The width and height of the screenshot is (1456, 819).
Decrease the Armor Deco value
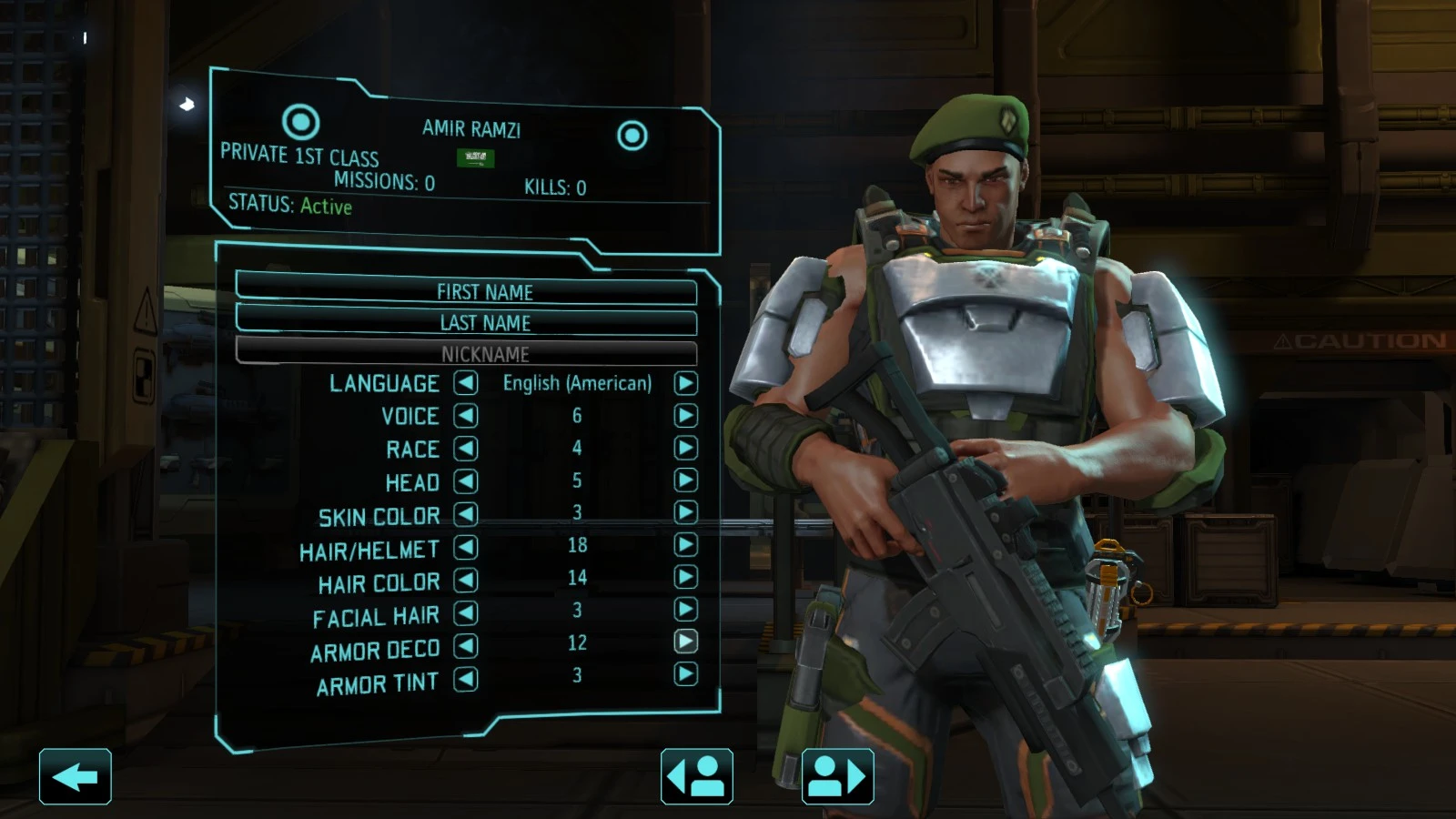466,646
